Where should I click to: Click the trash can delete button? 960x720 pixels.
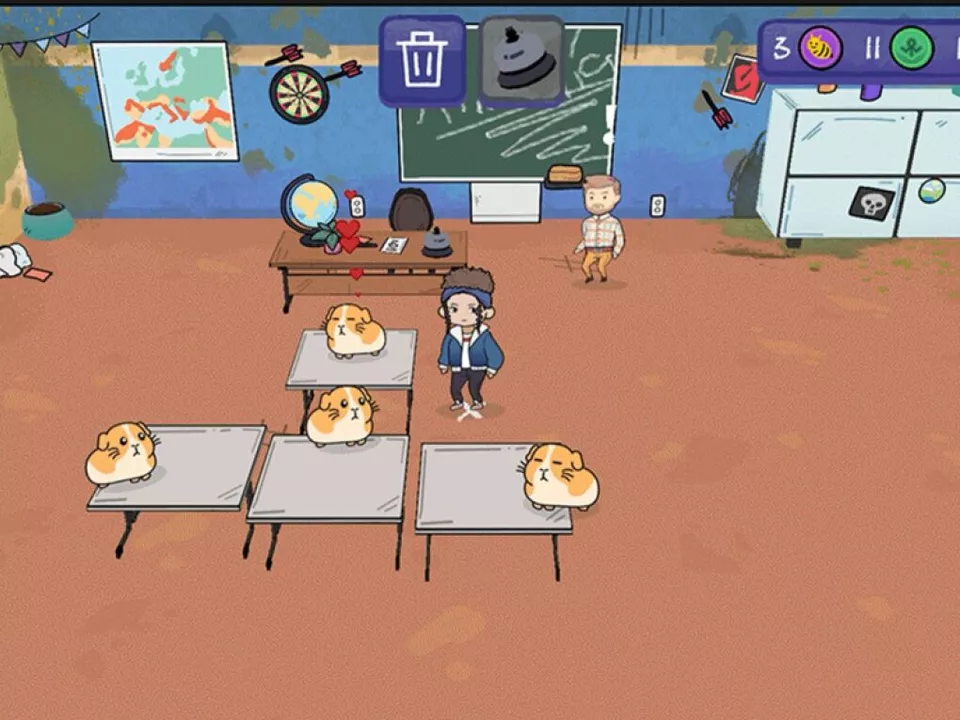[x=422, y=60]
